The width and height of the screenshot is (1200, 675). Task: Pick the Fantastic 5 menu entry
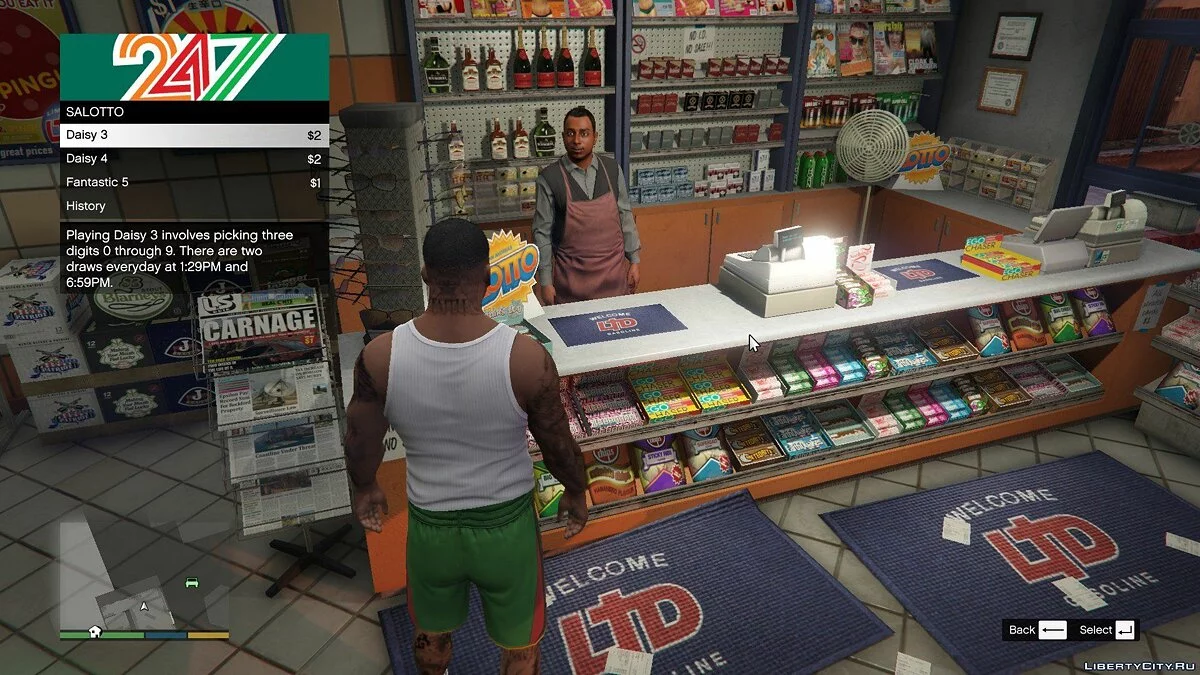coord(194,182)
